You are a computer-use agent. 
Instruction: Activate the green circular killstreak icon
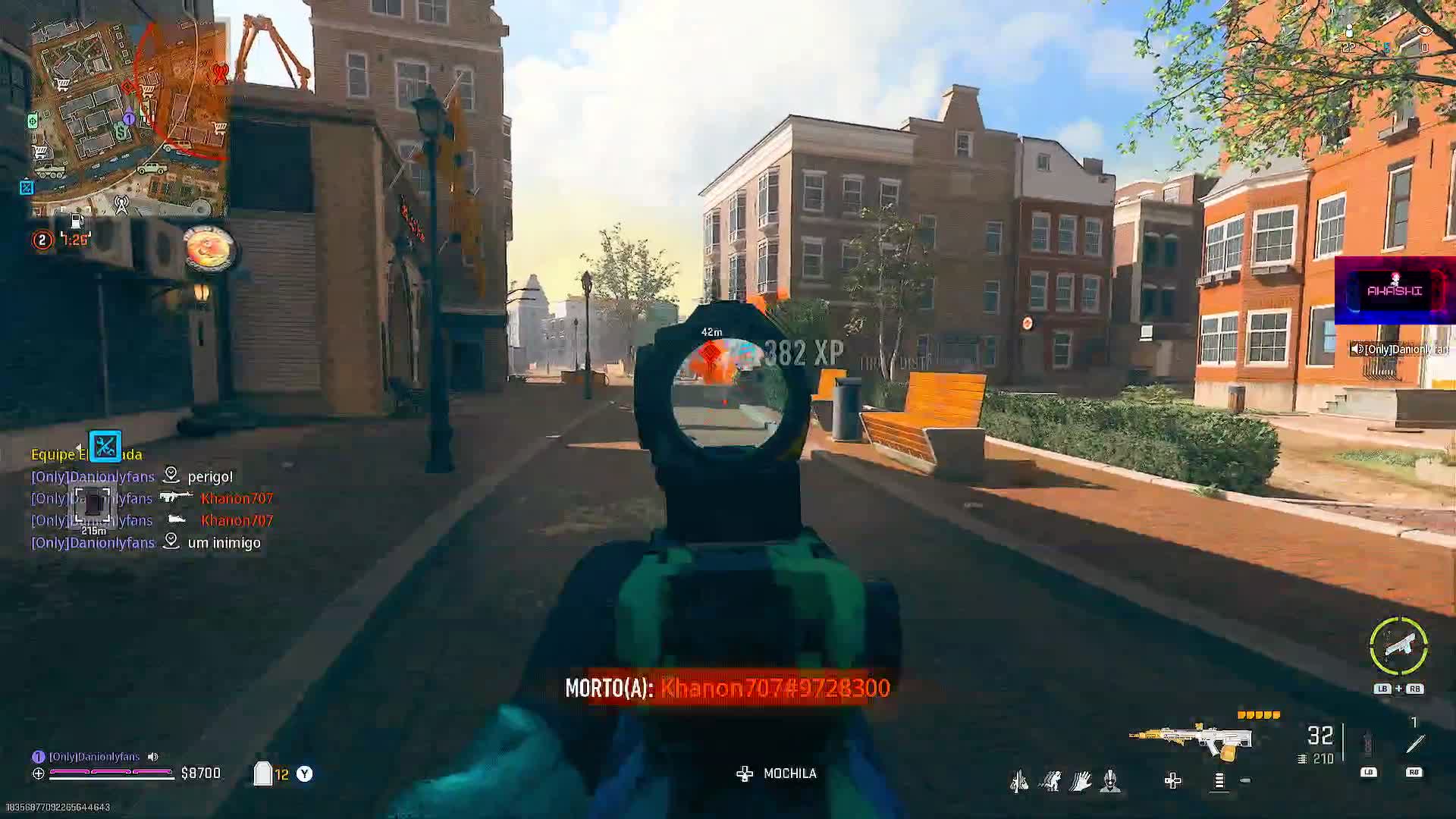click(x=1398, y=646)
